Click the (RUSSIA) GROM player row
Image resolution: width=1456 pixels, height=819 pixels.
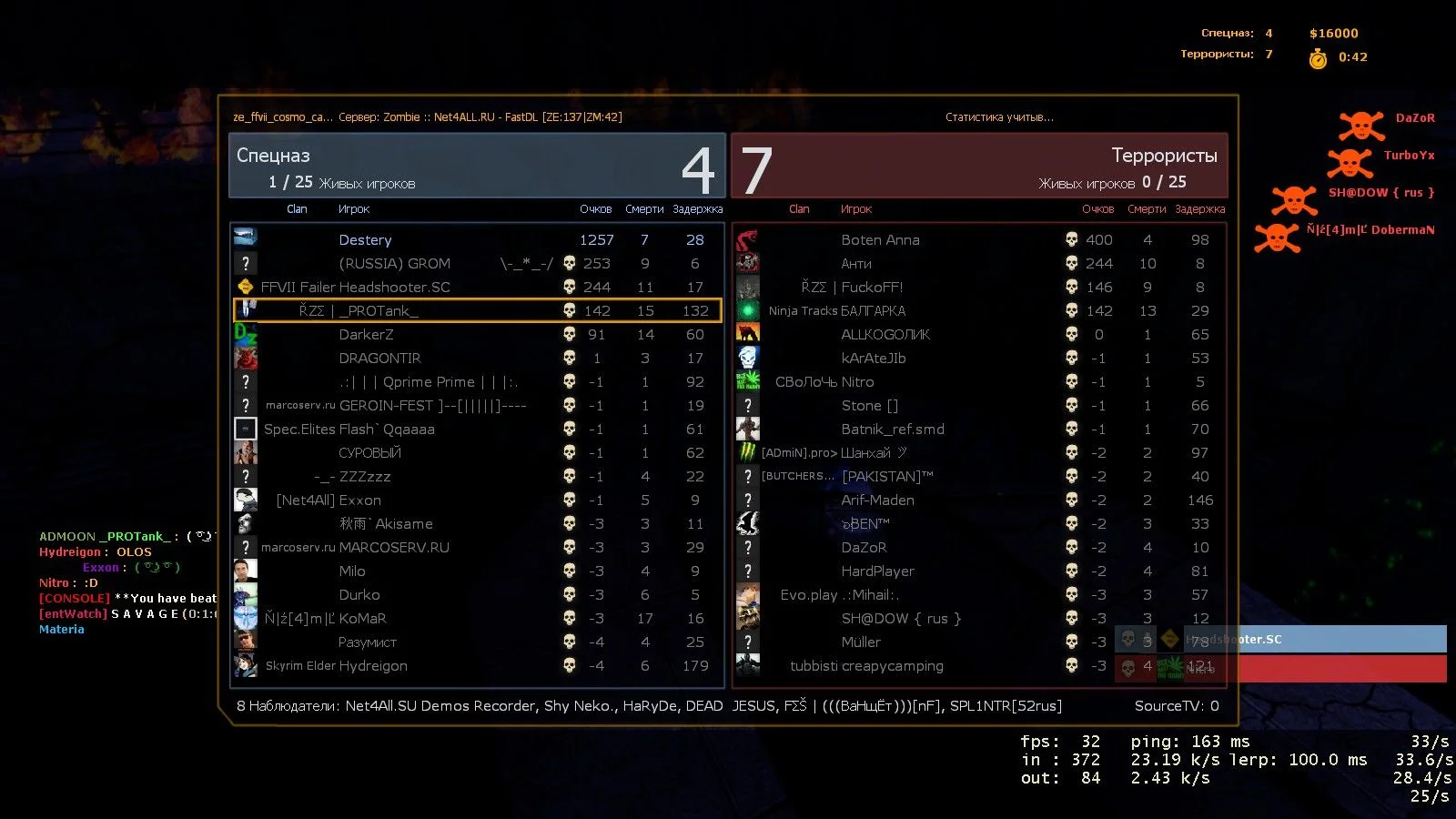click(477, 263)
